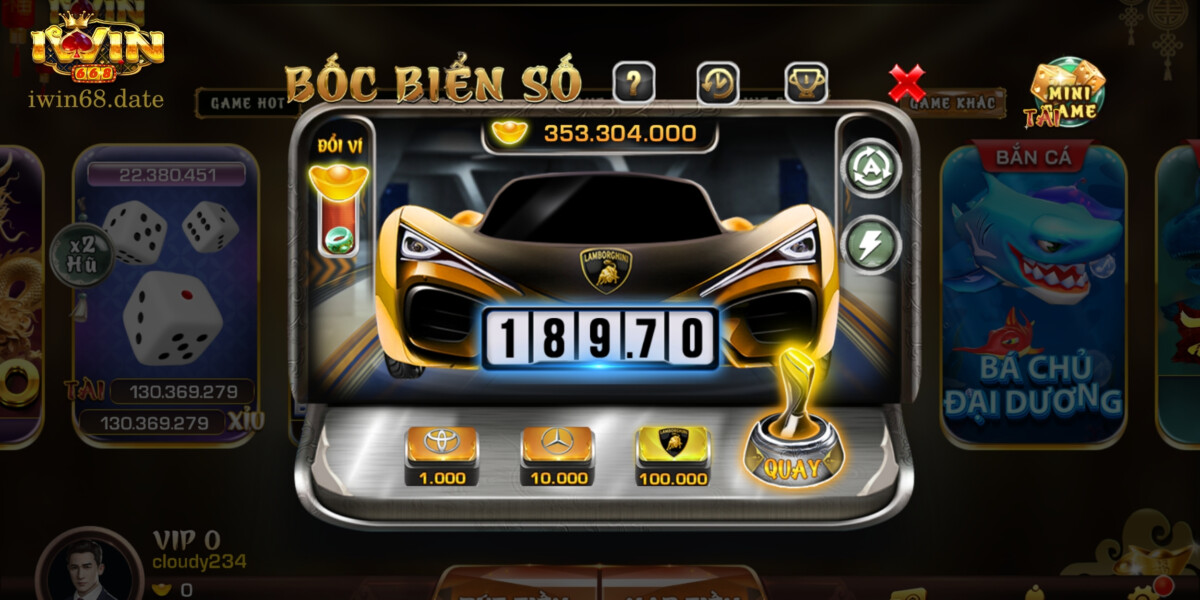Open the question mark help button

[x=633, y=83]
